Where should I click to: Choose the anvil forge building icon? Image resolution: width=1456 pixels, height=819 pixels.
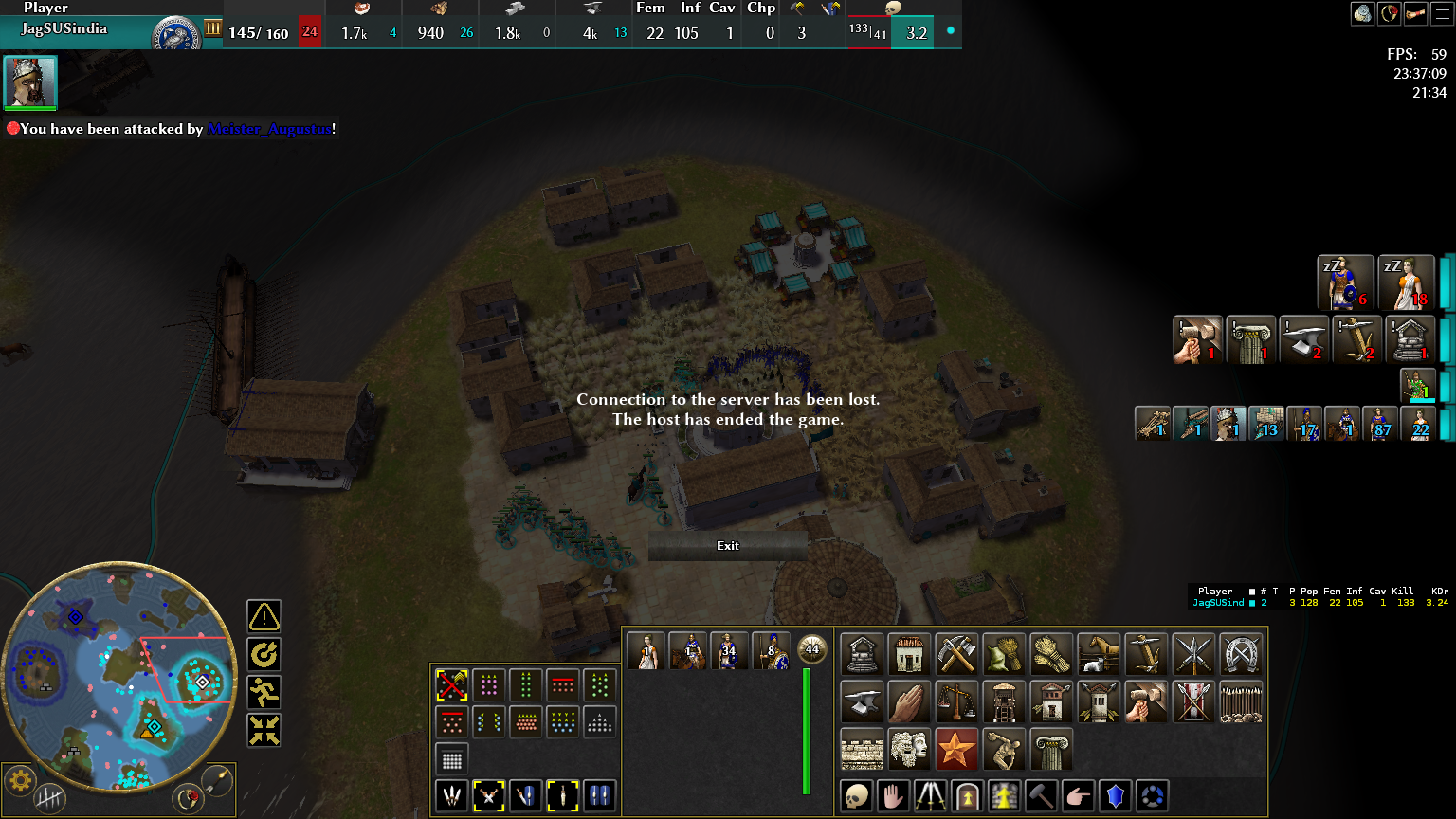pyautogui.click(x=862, y=701)
